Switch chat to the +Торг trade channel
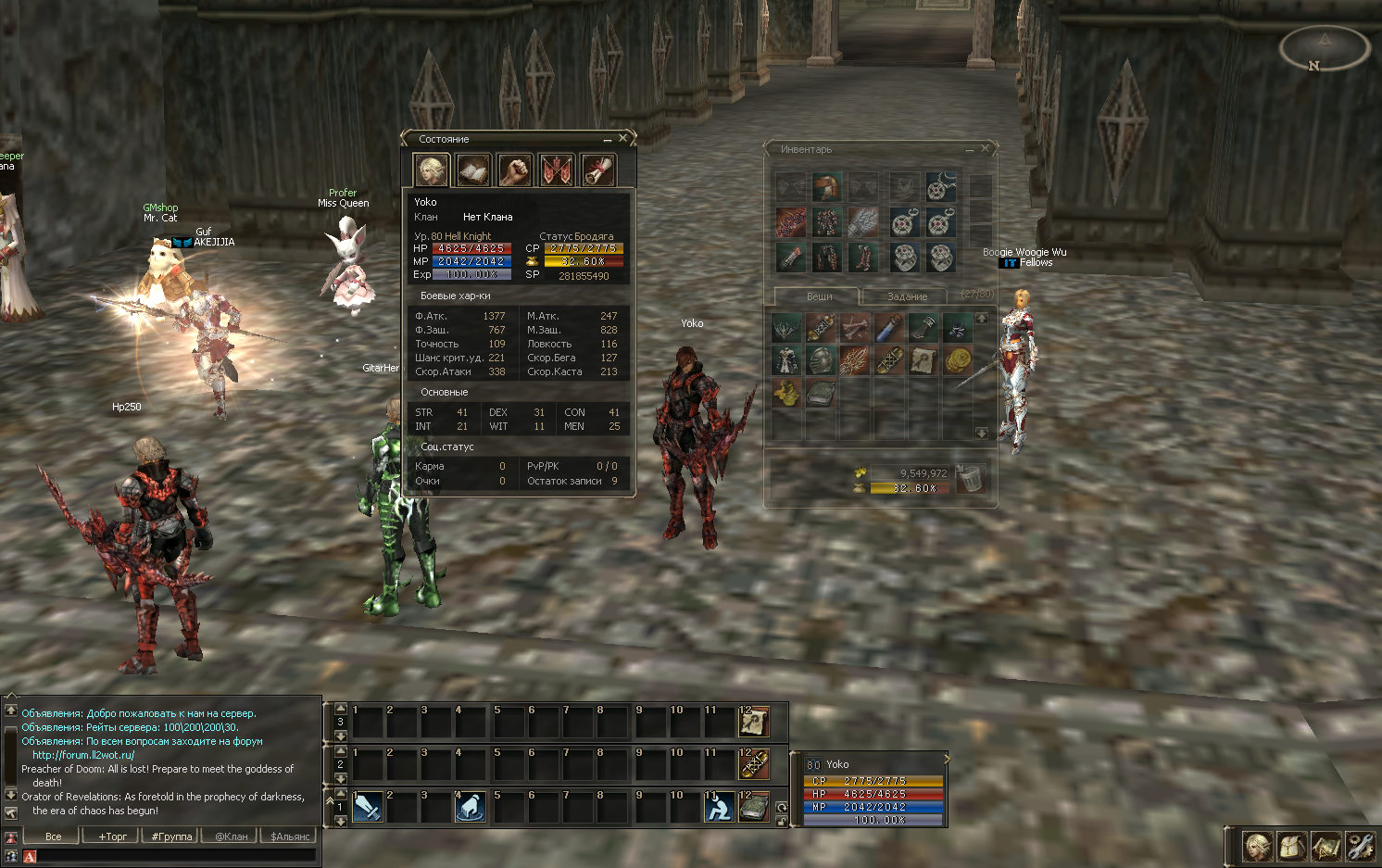This screenshot has width=1382, height=868. (113, 837)
